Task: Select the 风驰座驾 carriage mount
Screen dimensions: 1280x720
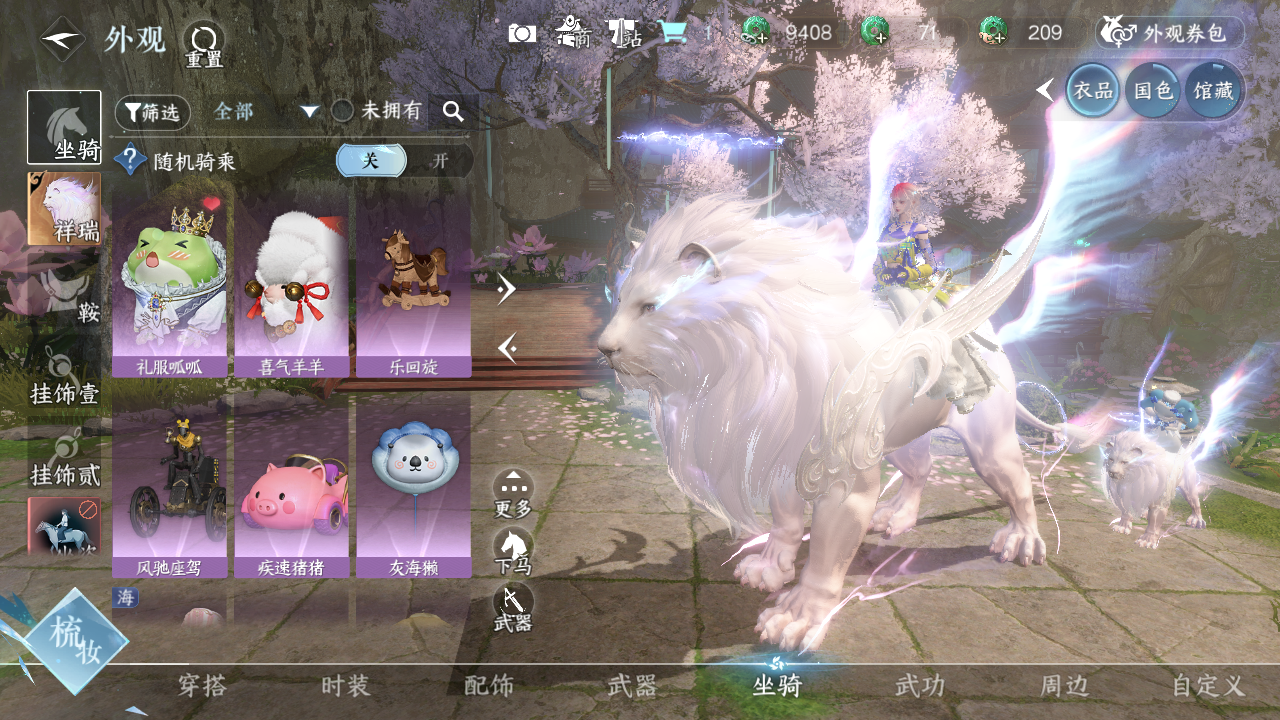Action: click(x=169, y=486)
